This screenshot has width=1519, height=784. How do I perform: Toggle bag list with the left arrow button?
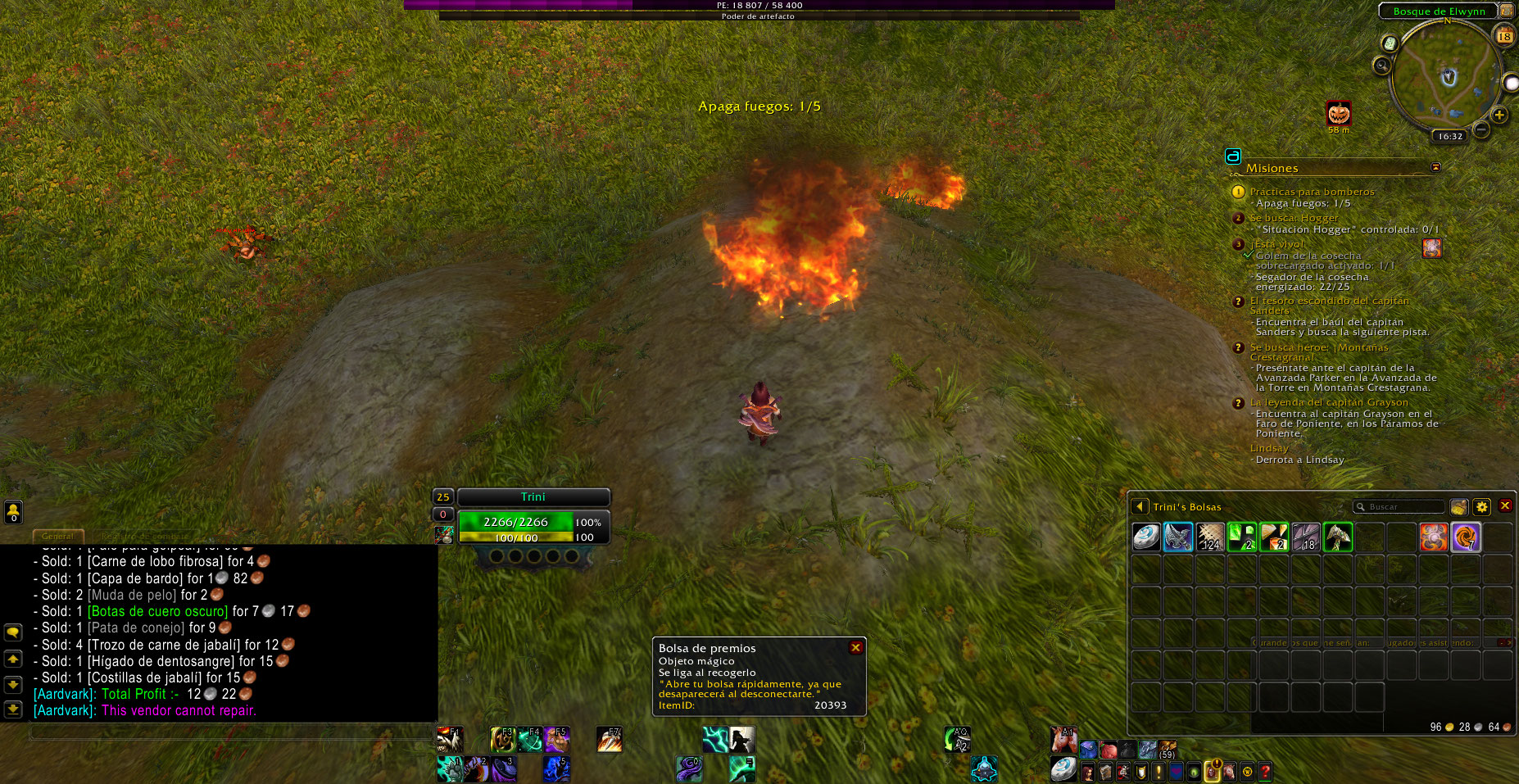tap(1139, 507)
